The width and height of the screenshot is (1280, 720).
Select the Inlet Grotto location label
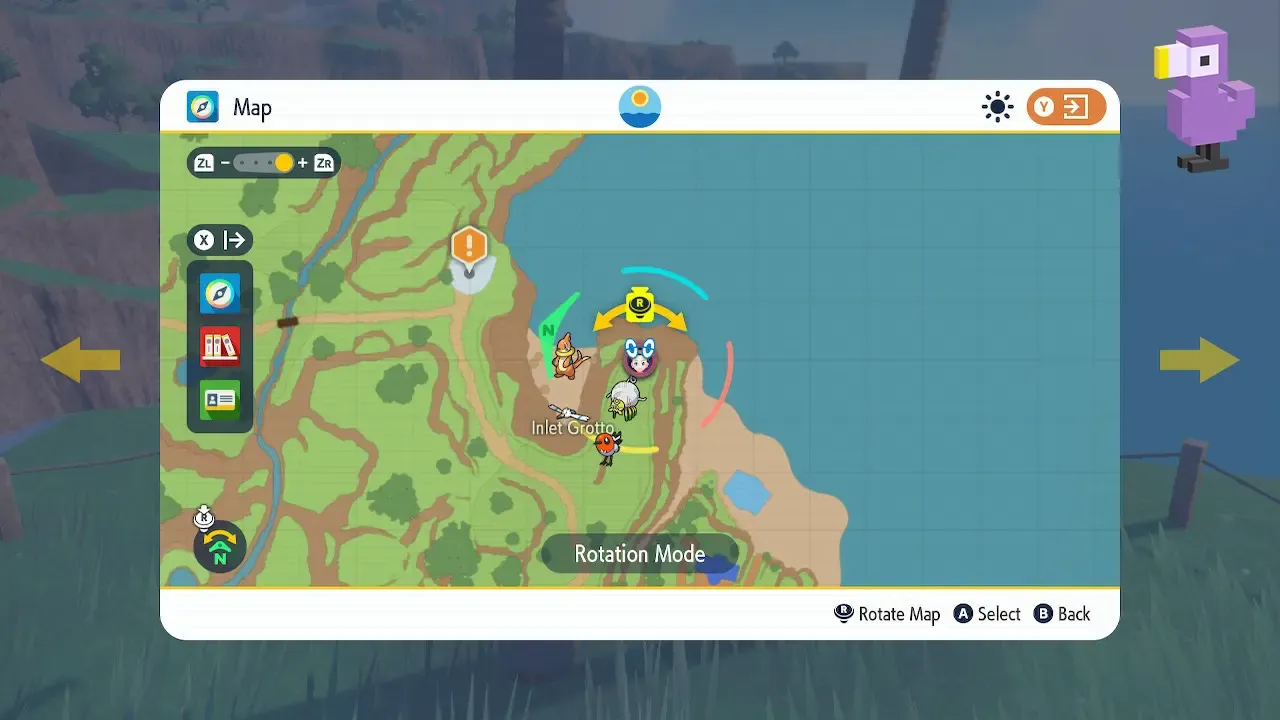[572, 428]
